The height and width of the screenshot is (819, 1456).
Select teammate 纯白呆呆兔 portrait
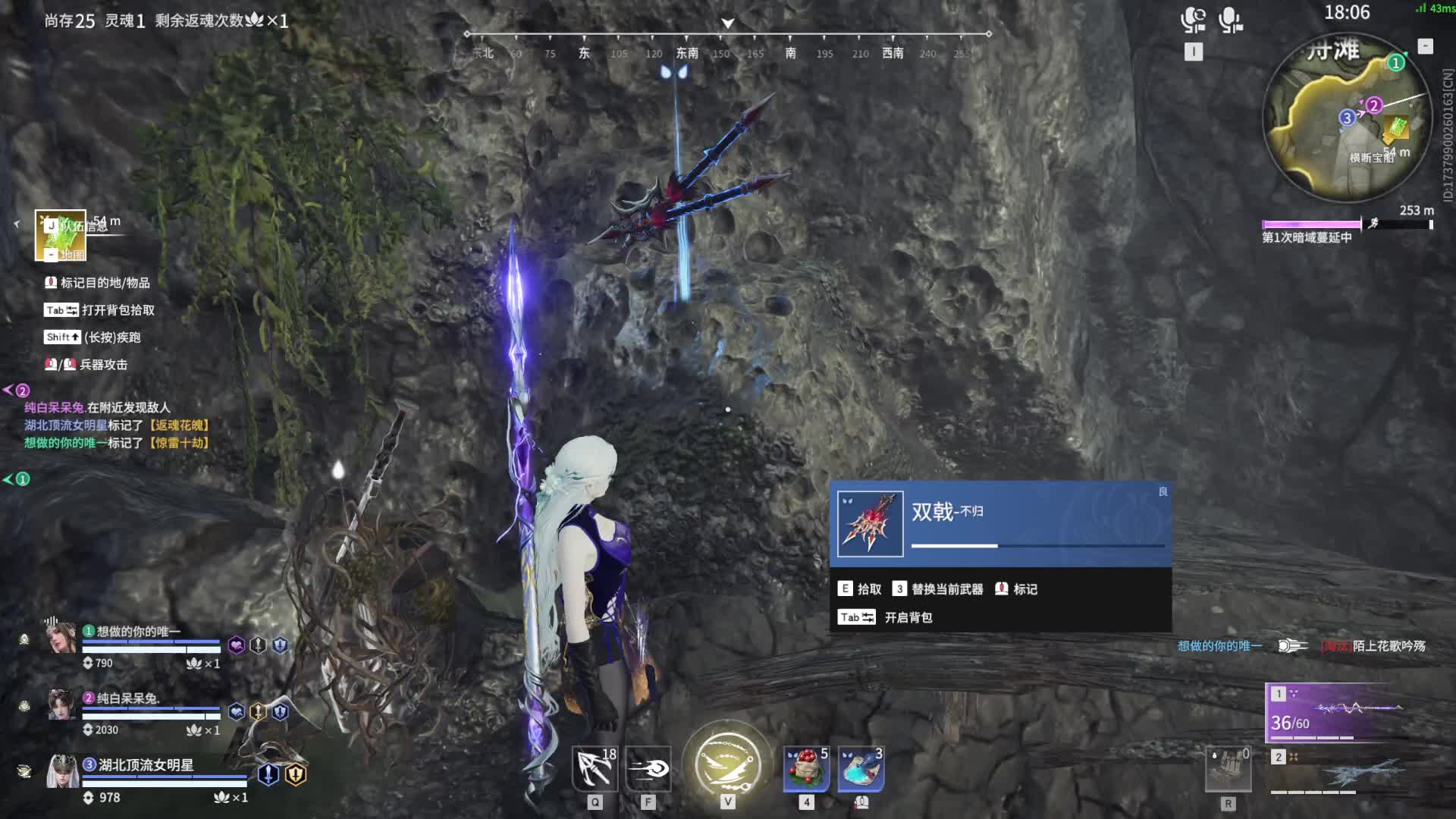[x=61, y=705]
